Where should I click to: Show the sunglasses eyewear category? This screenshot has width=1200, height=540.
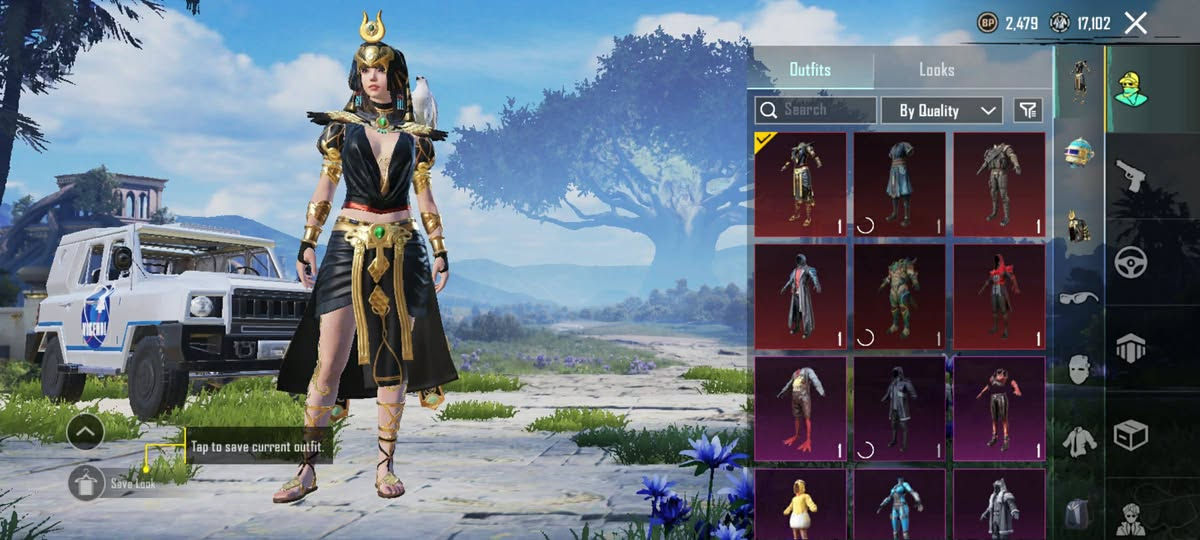[1079, 297]
